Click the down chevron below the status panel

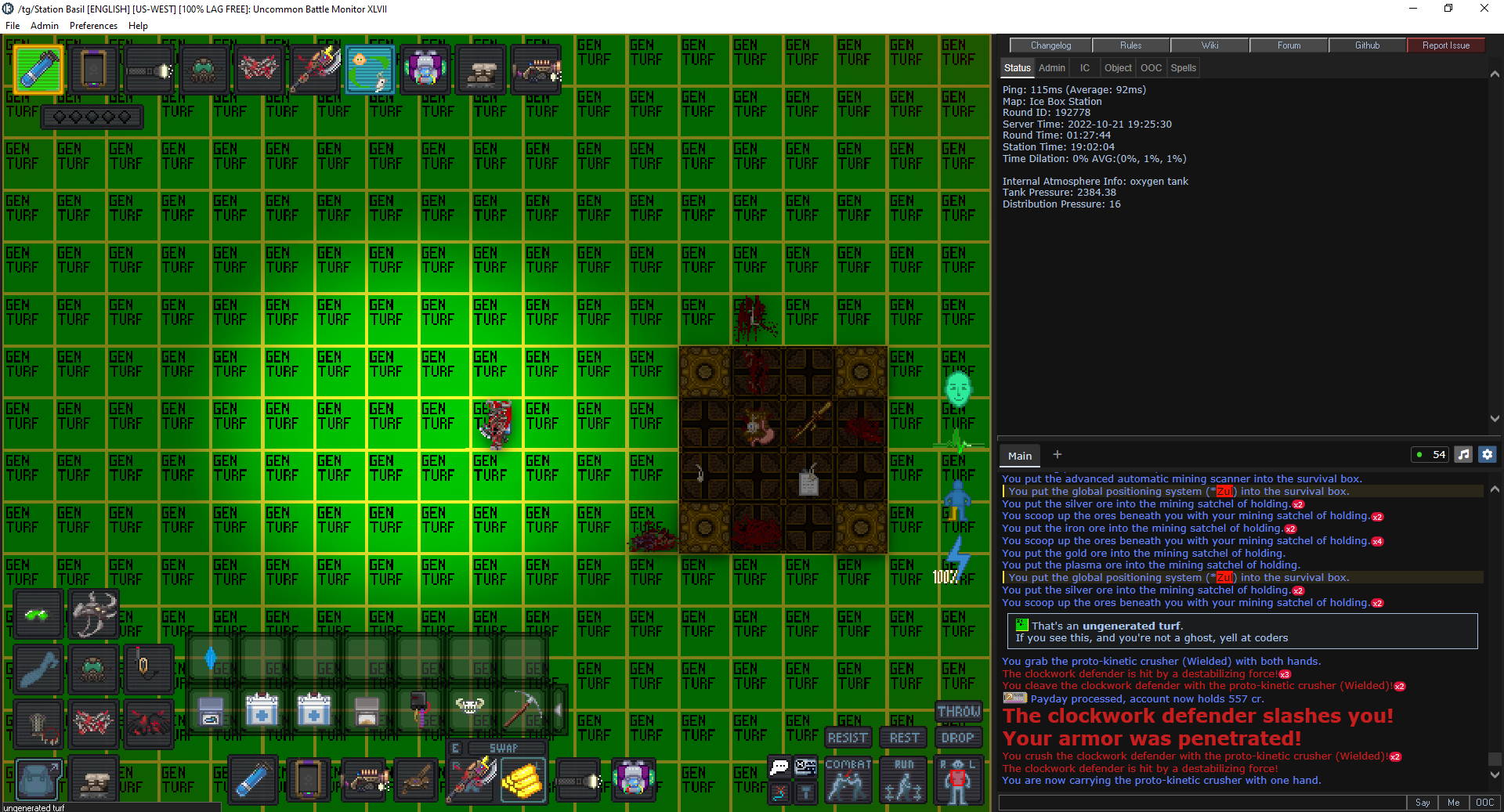pos(1495,418)
